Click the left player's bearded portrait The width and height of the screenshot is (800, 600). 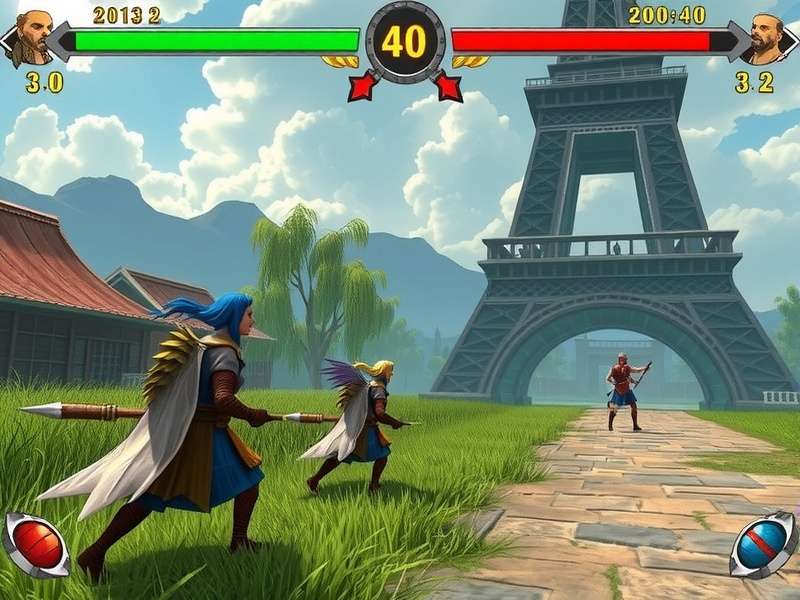[x=29, y=38]
